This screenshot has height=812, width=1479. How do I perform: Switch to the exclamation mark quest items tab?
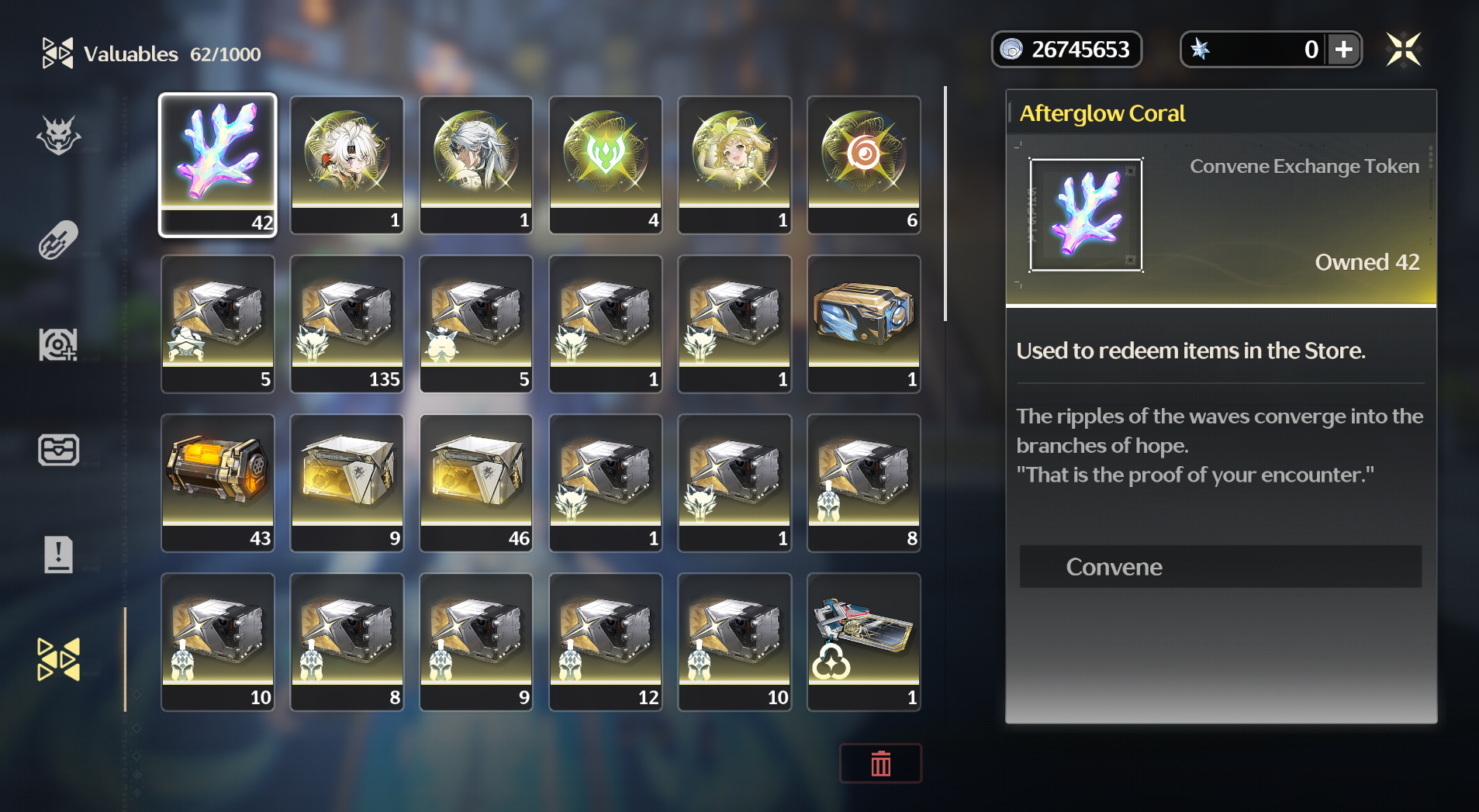click(x=59, y=555)
